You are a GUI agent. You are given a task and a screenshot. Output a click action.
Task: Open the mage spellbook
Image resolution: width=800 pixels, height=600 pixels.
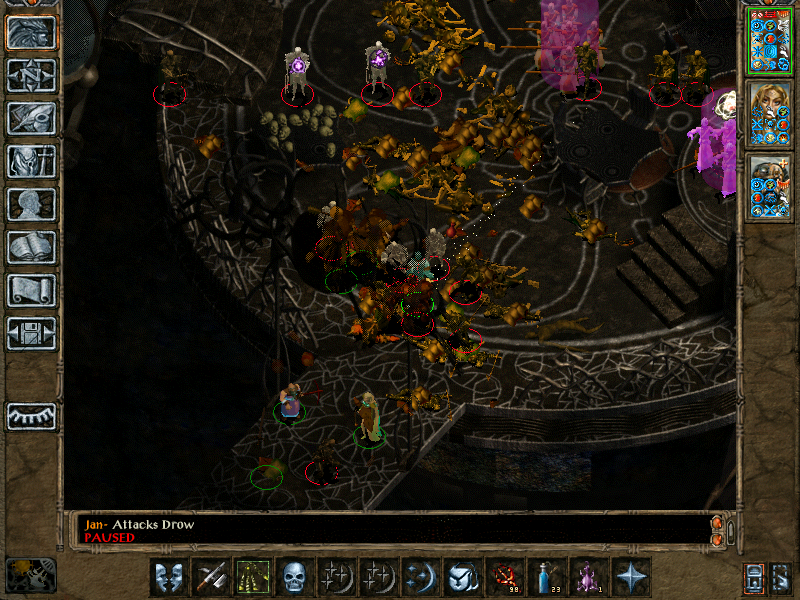click(x=31, y=247)
